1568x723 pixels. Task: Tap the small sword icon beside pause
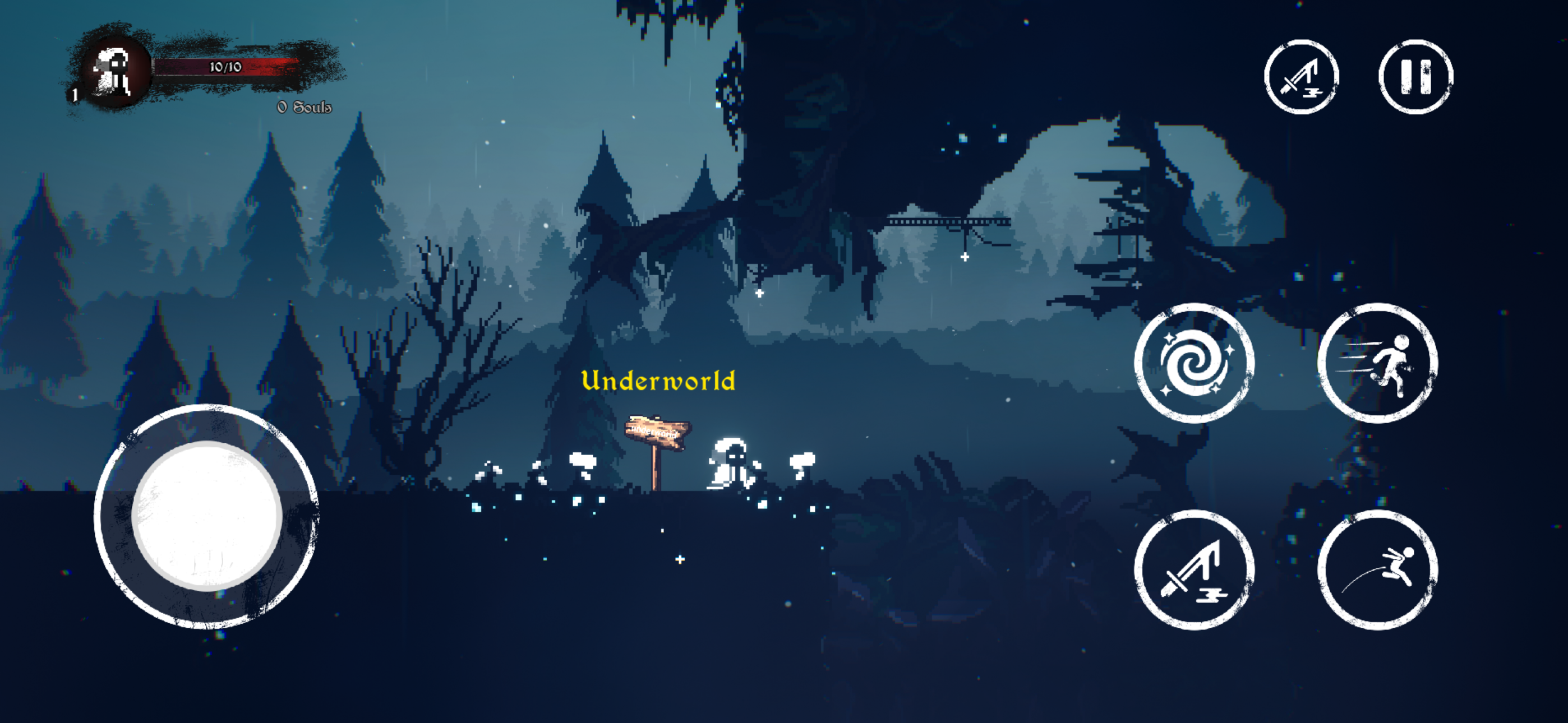(1302, 77)
